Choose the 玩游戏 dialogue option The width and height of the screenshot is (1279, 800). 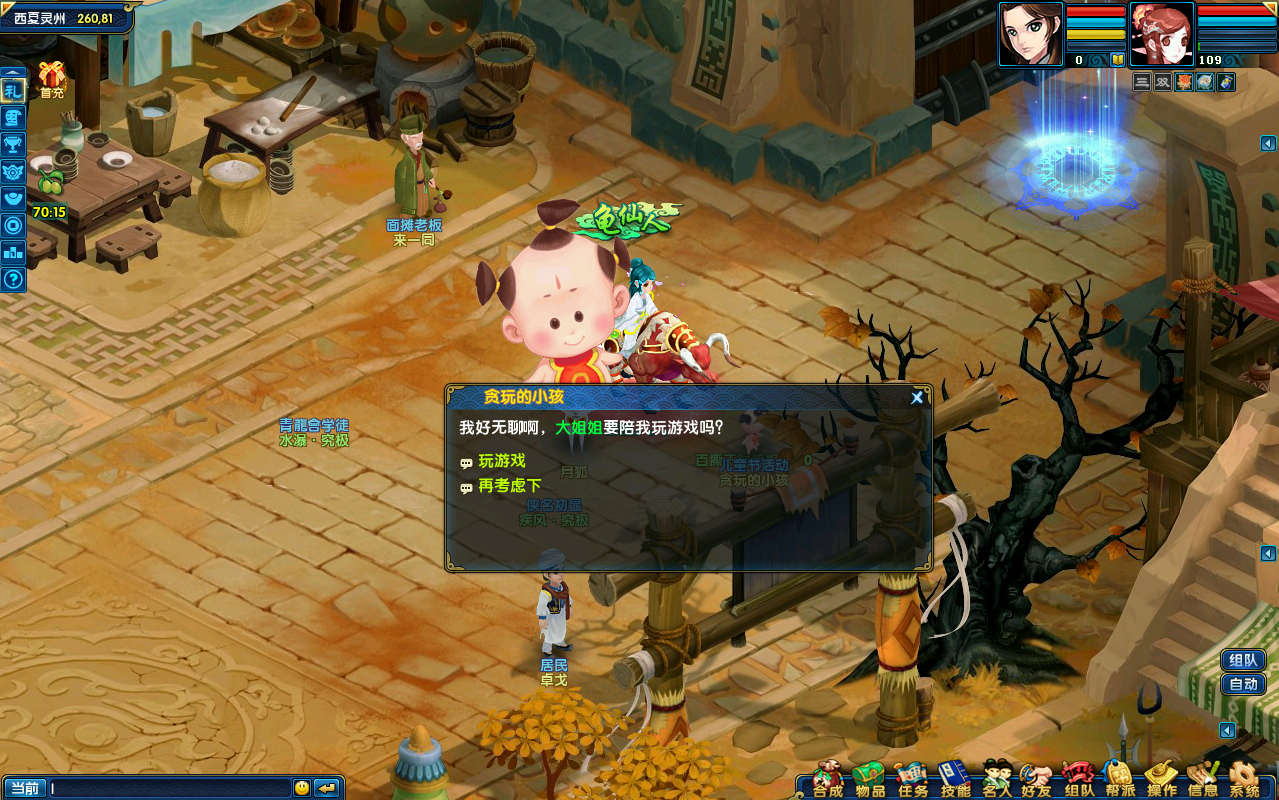click(x=501, y=461)
